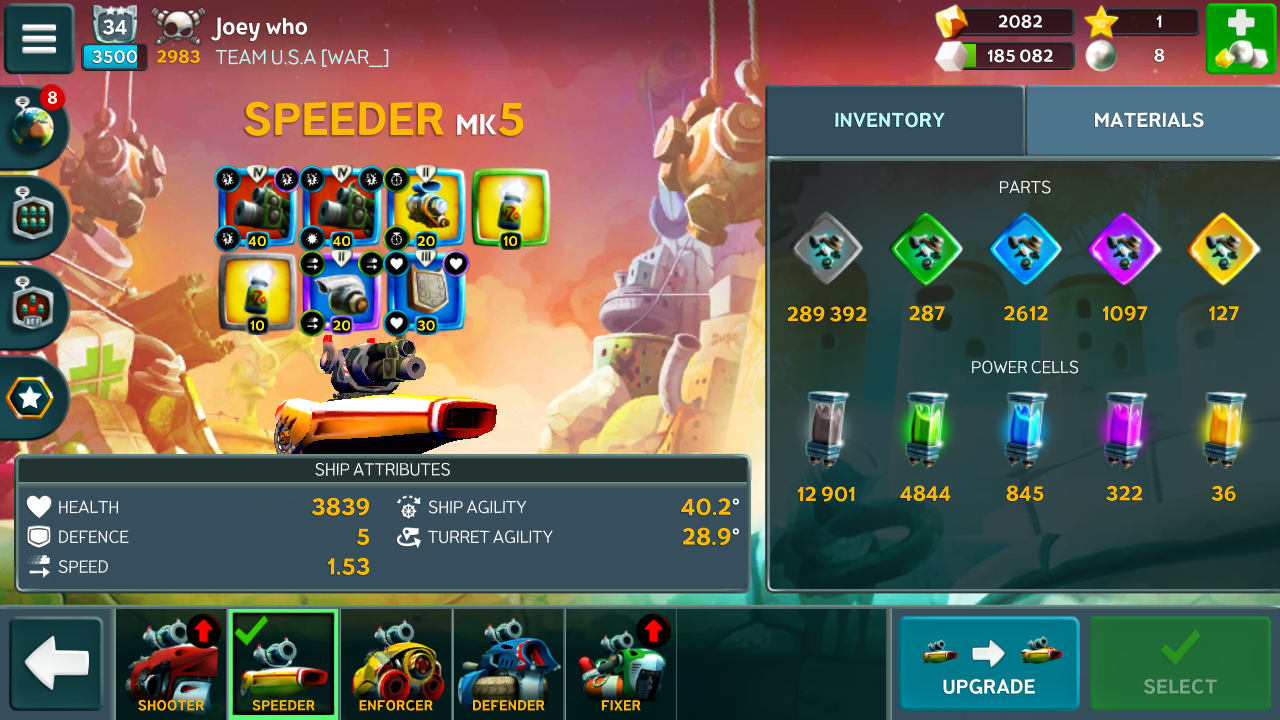Switch to the Materials tab

tap(1148, 121)
